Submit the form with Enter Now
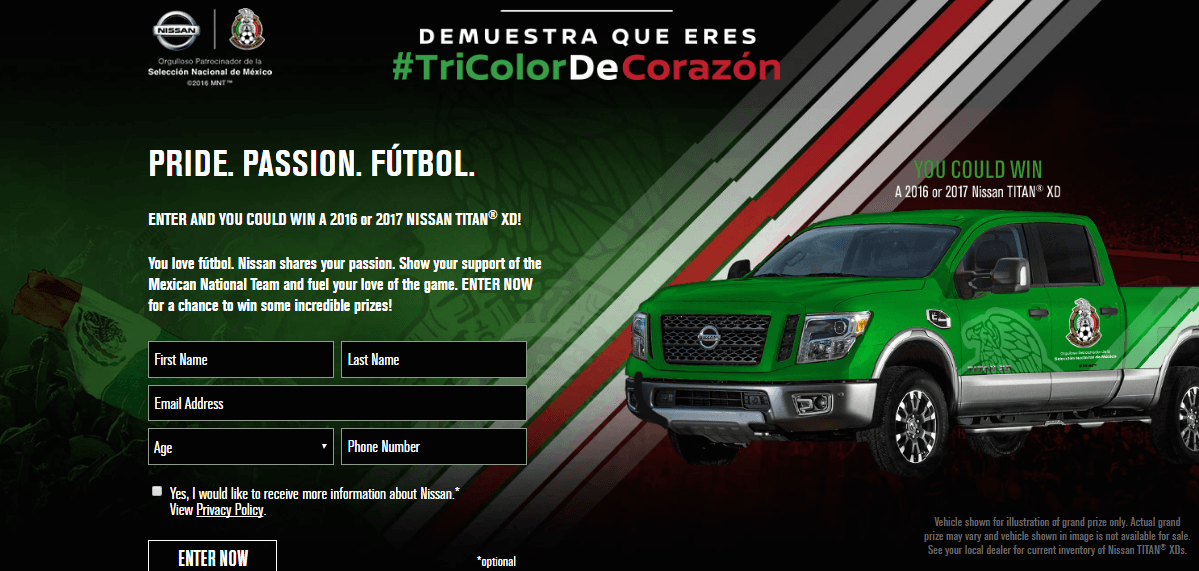This screenshot has height=571, width=1199. [212, 557]
